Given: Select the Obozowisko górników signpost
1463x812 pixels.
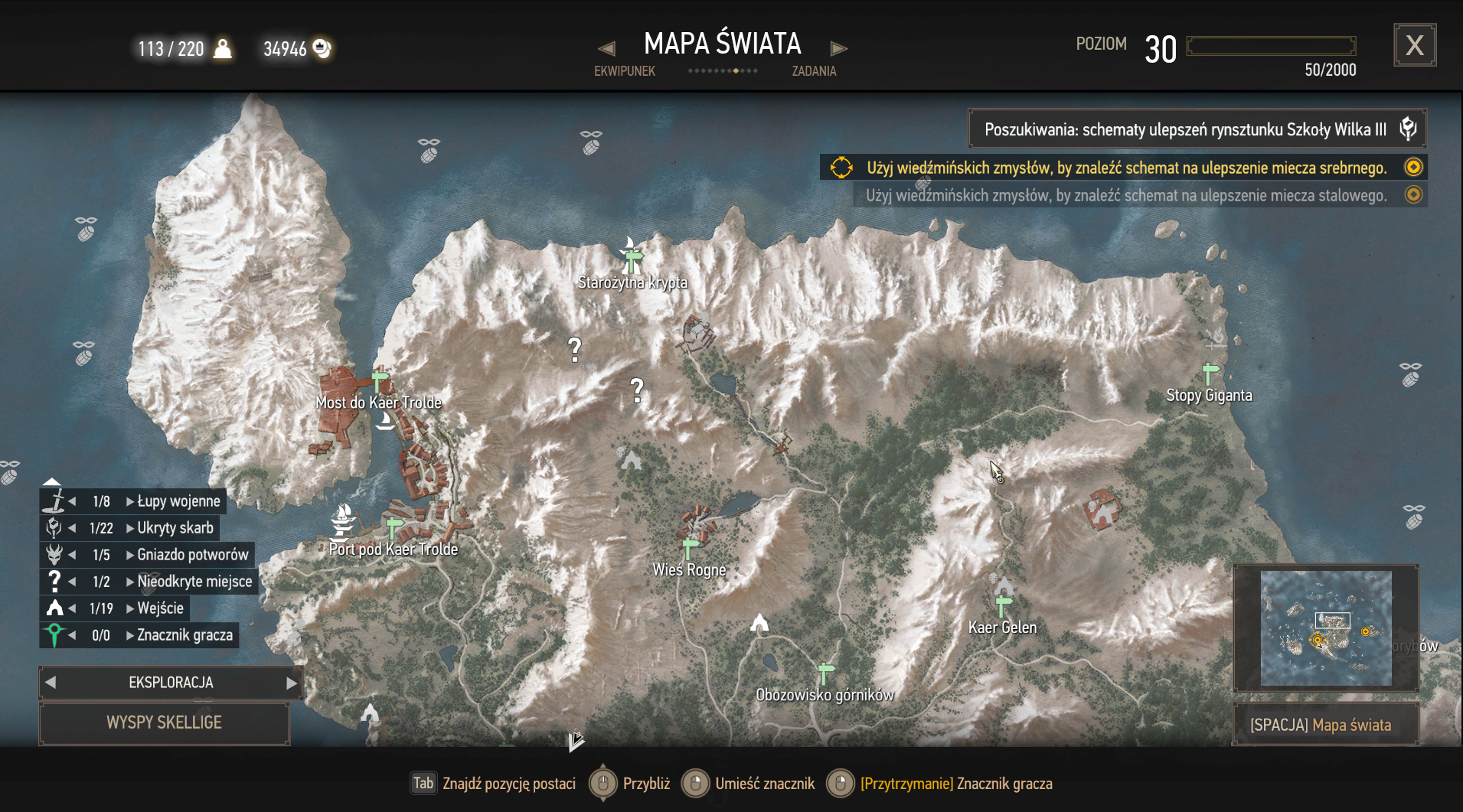Looking at the screenshot, I should [x=825, y=673].
